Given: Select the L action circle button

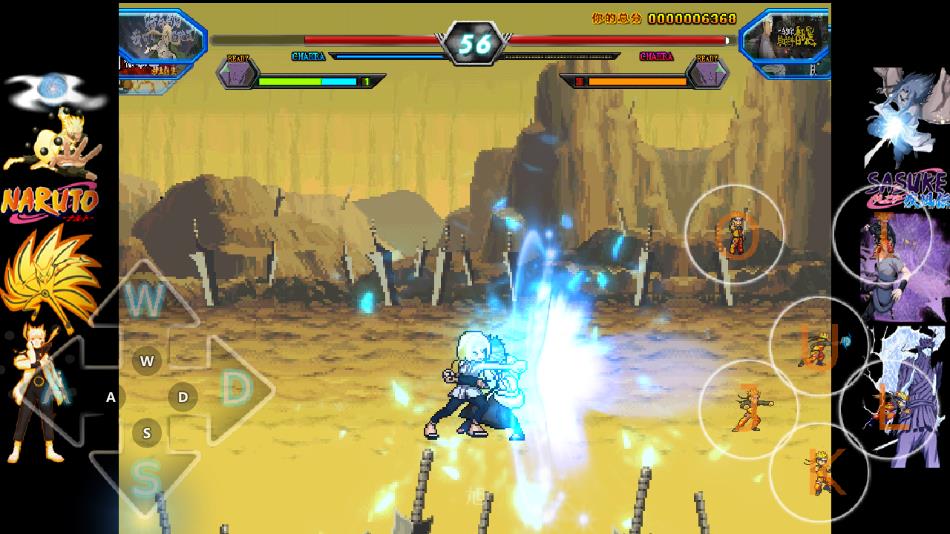Looking at the screenshot, I should click(x=889, y=407).
